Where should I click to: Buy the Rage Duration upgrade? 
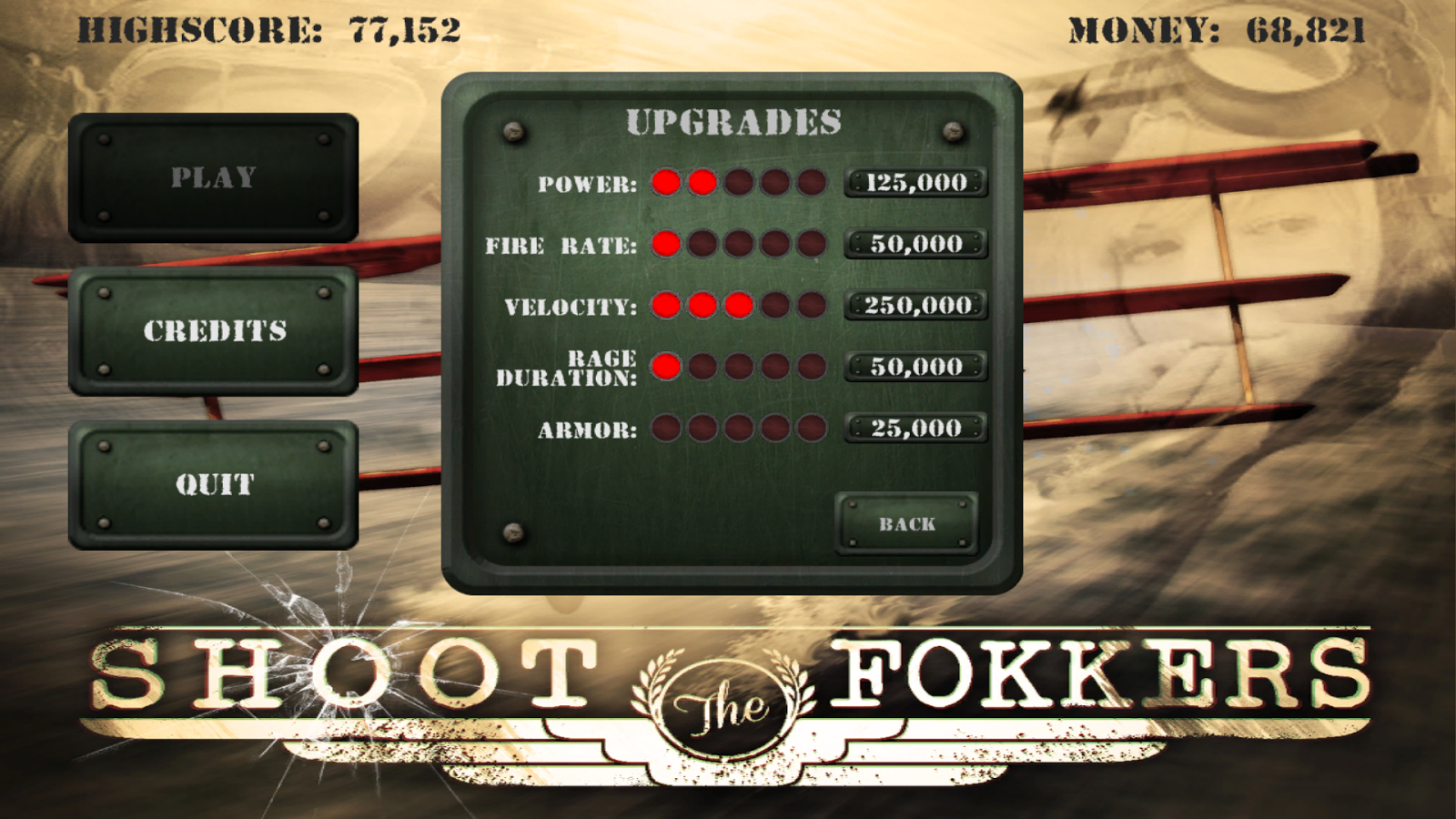point(915,367)
